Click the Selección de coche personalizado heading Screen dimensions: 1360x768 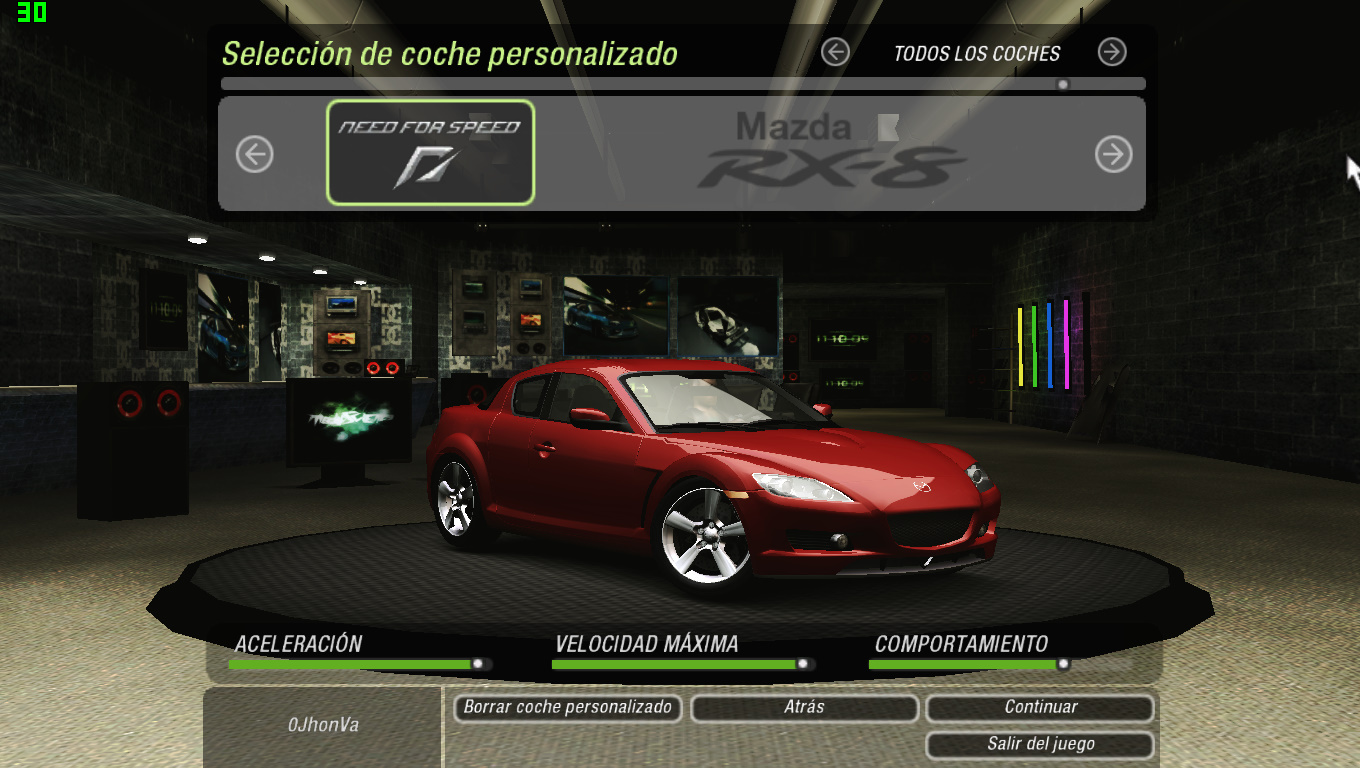[451, 54]
